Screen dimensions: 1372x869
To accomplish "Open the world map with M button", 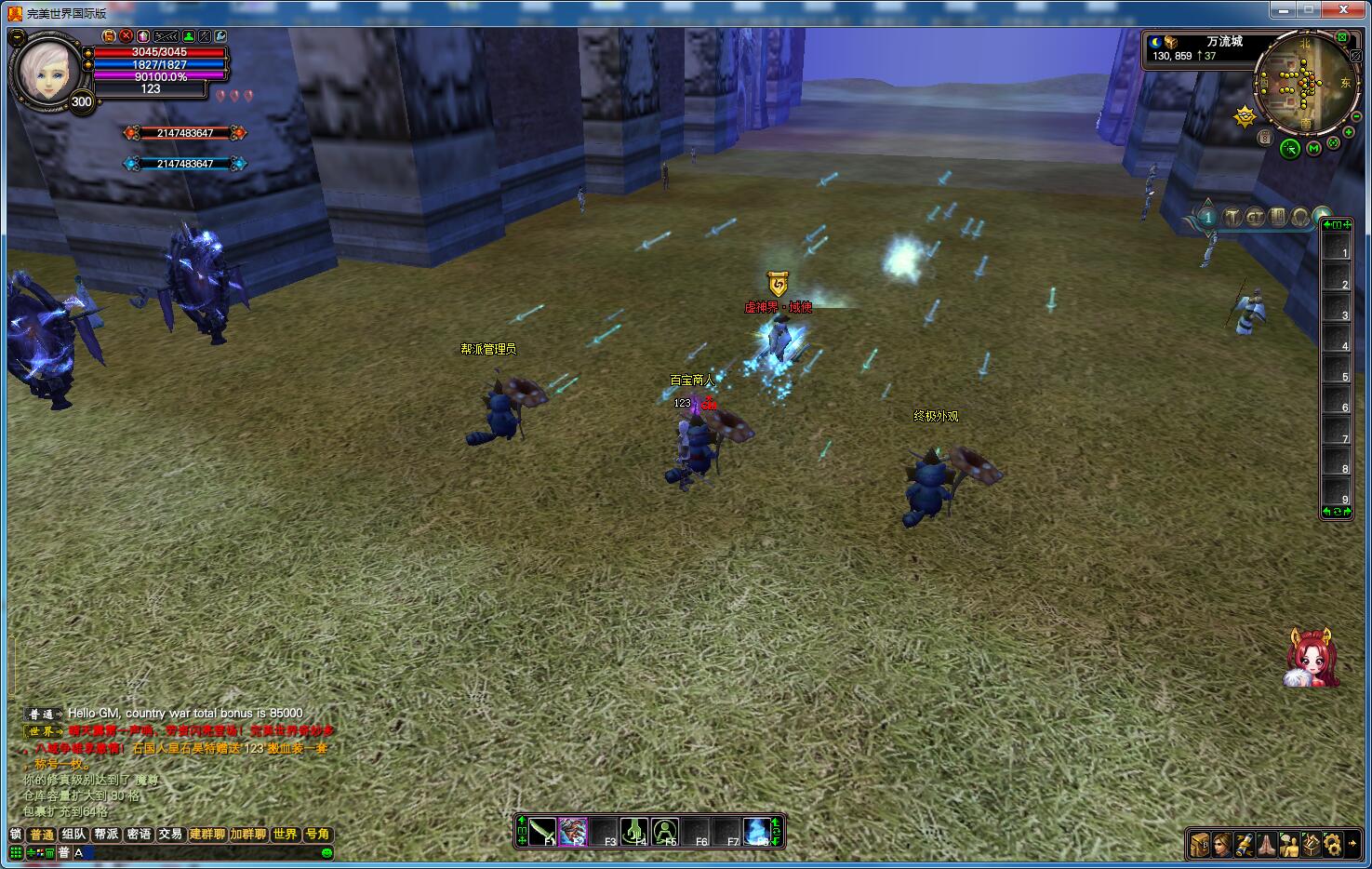I will tap(1313, 148).
